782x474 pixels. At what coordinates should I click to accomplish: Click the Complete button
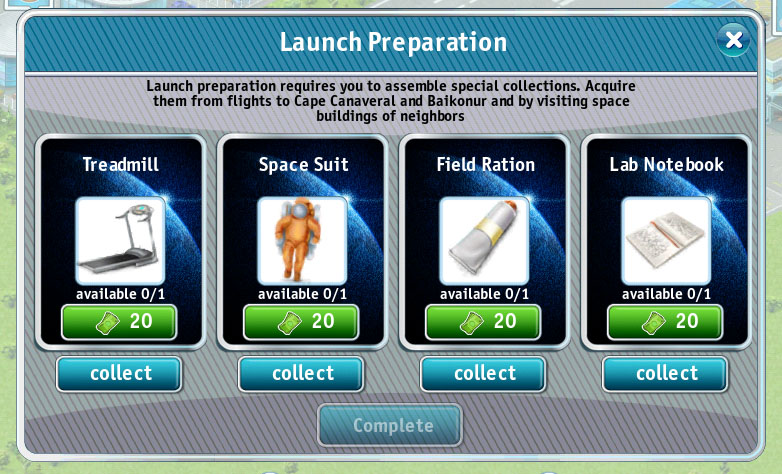coord(390,425)
